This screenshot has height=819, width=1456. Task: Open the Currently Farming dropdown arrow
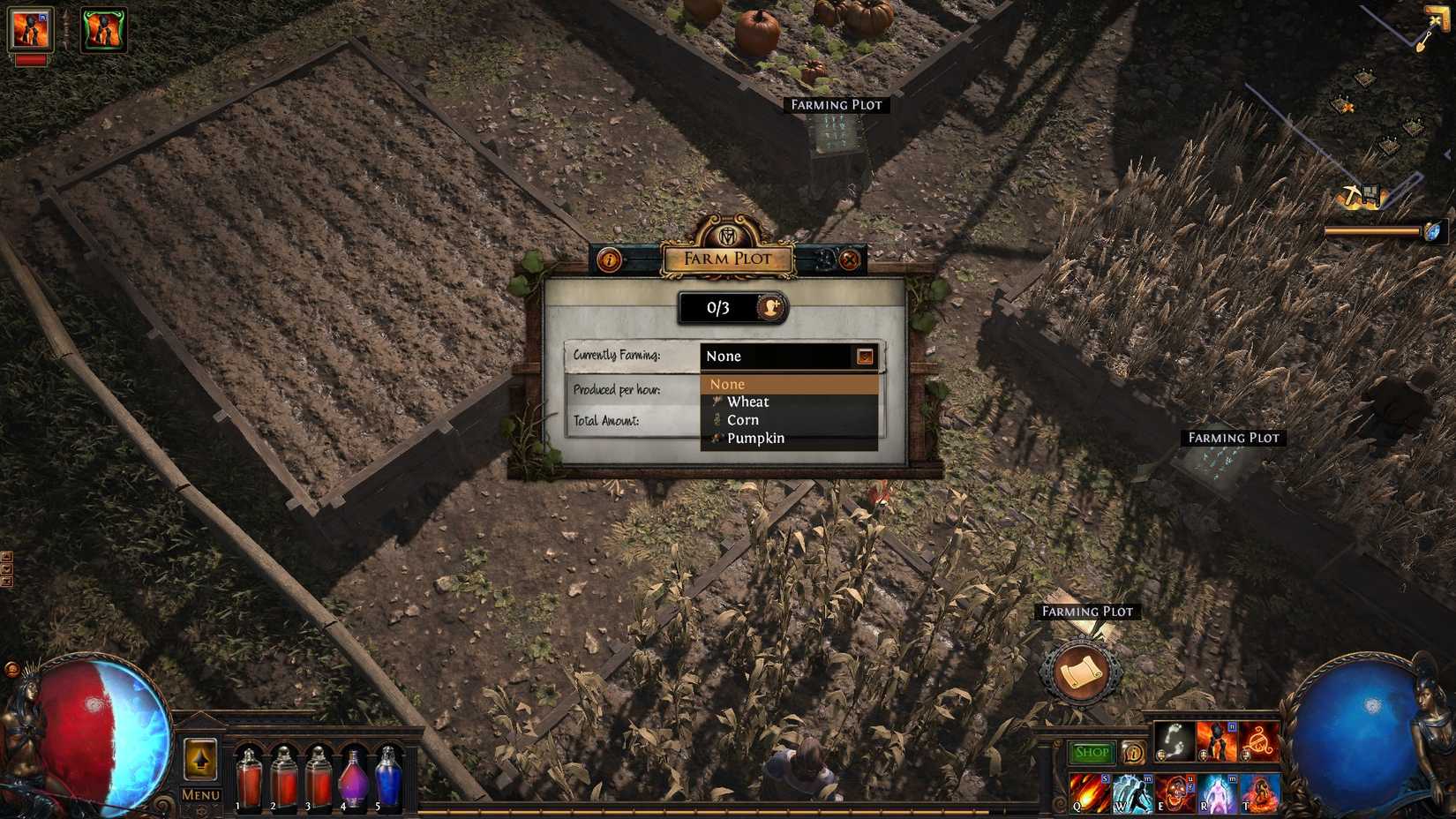865,356
